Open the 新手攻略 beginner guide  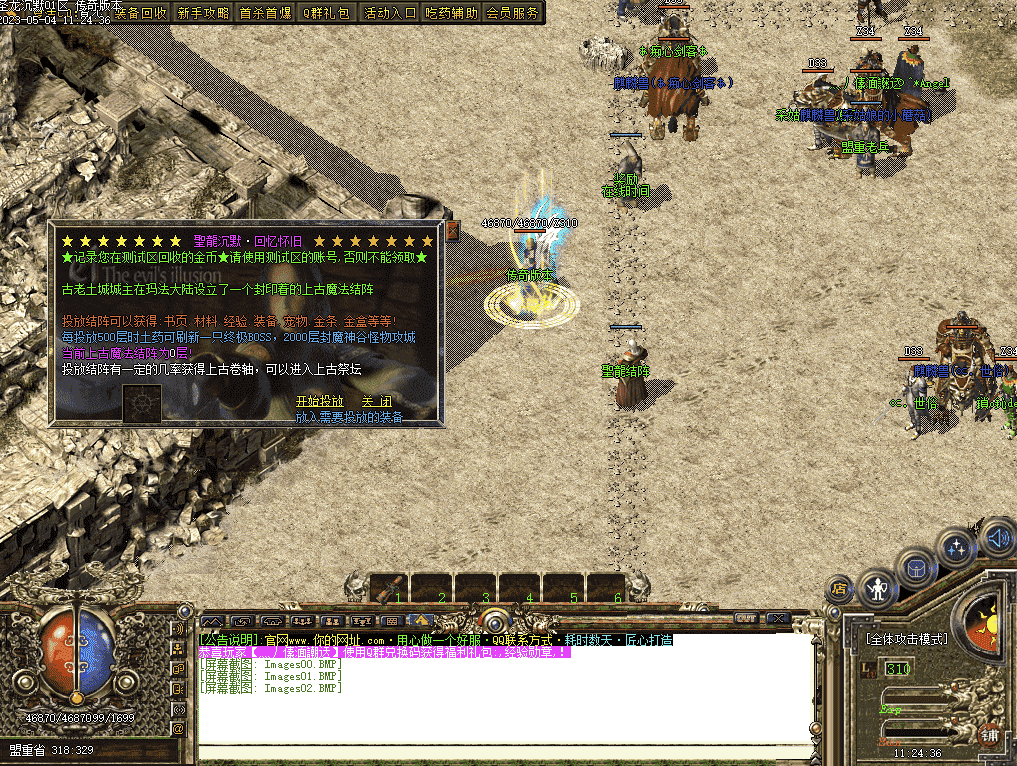click(x=203, y=13)
